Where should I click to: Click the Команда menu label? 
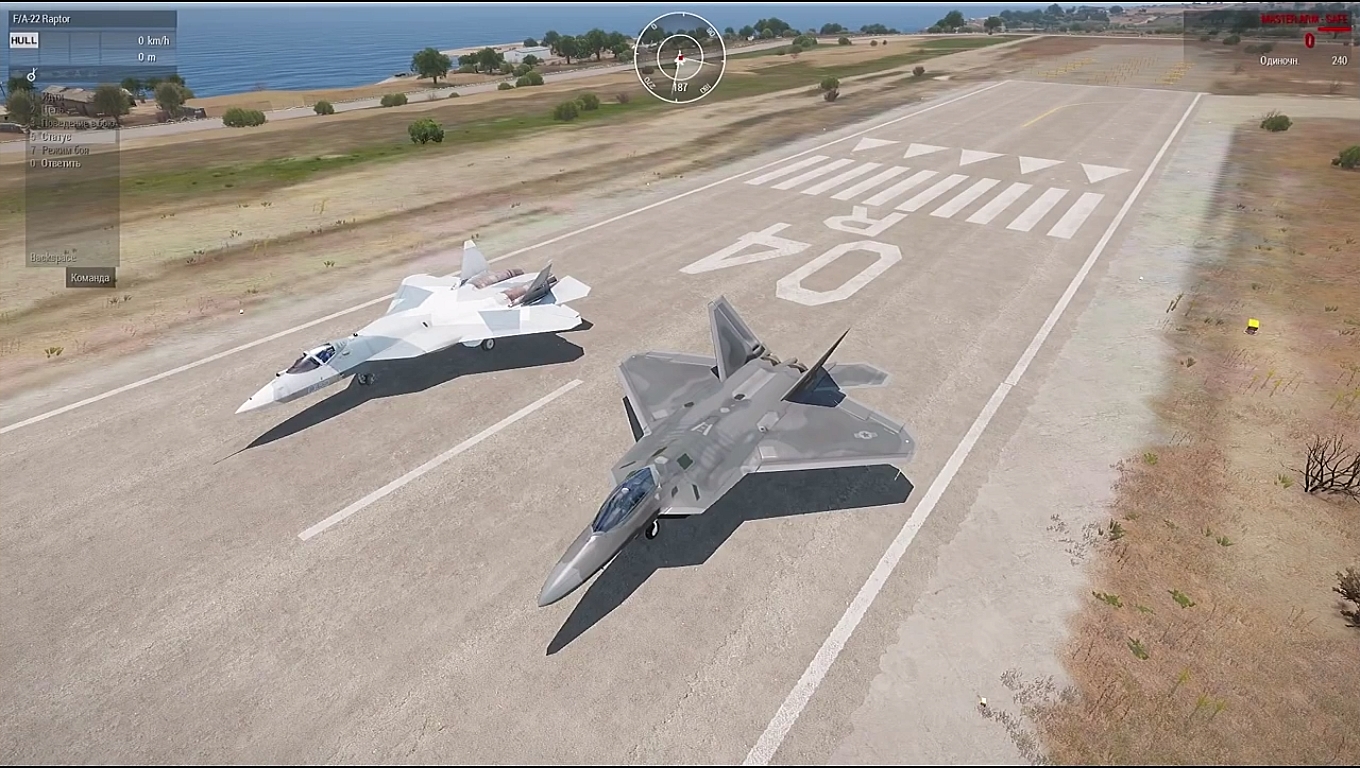click(x=90, y=278)
